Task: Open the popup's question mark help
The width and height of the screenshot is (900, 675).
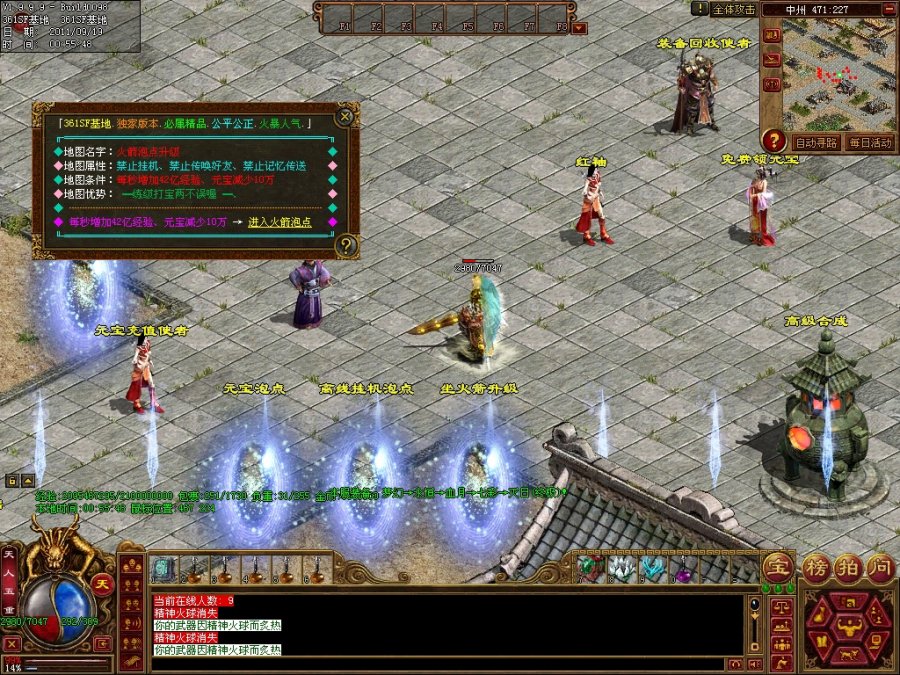Action: [x=346, y=244]
